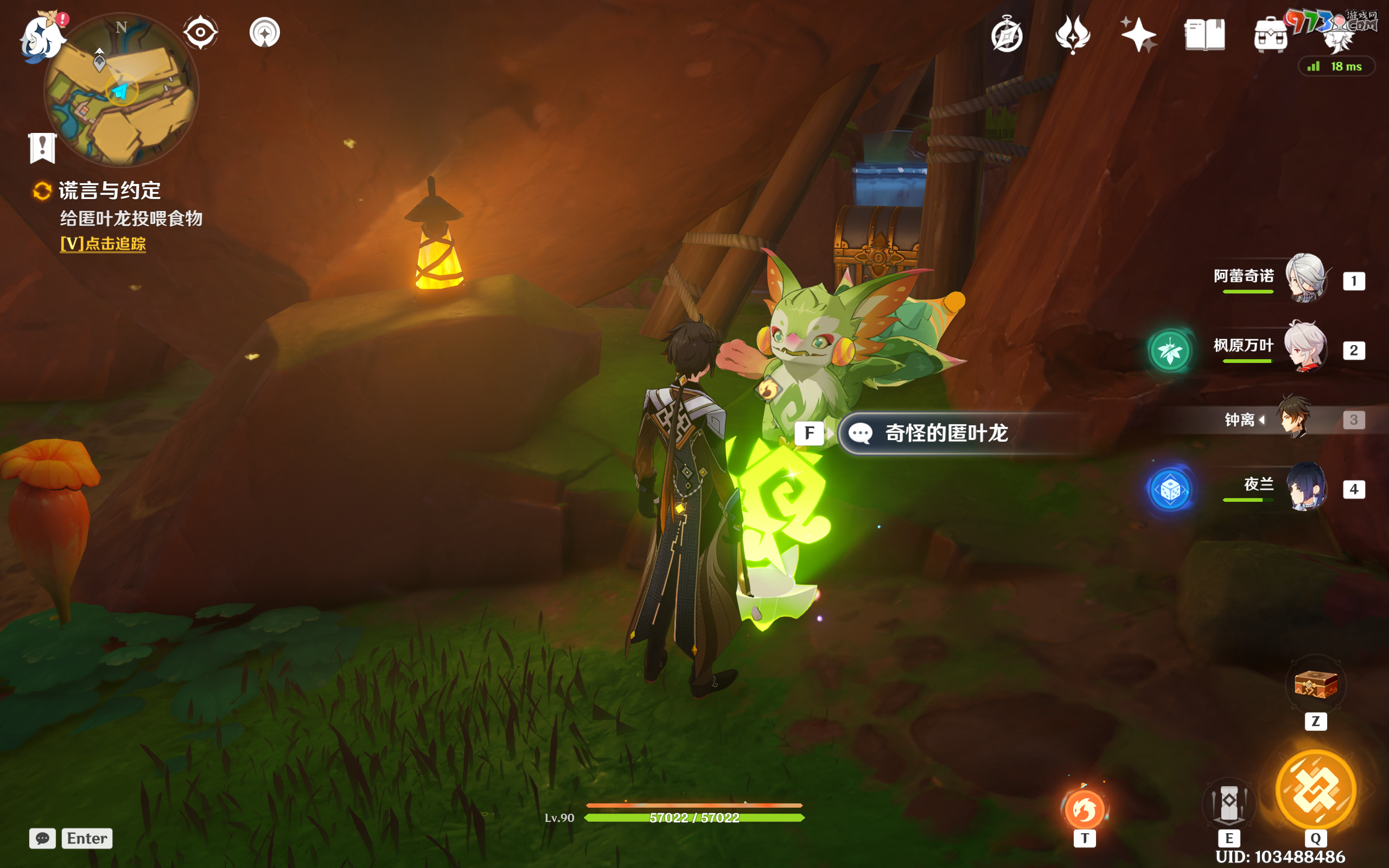Open the circular minimap
Viewport: 1389px width, 868px height.
(x=122, y=91)
